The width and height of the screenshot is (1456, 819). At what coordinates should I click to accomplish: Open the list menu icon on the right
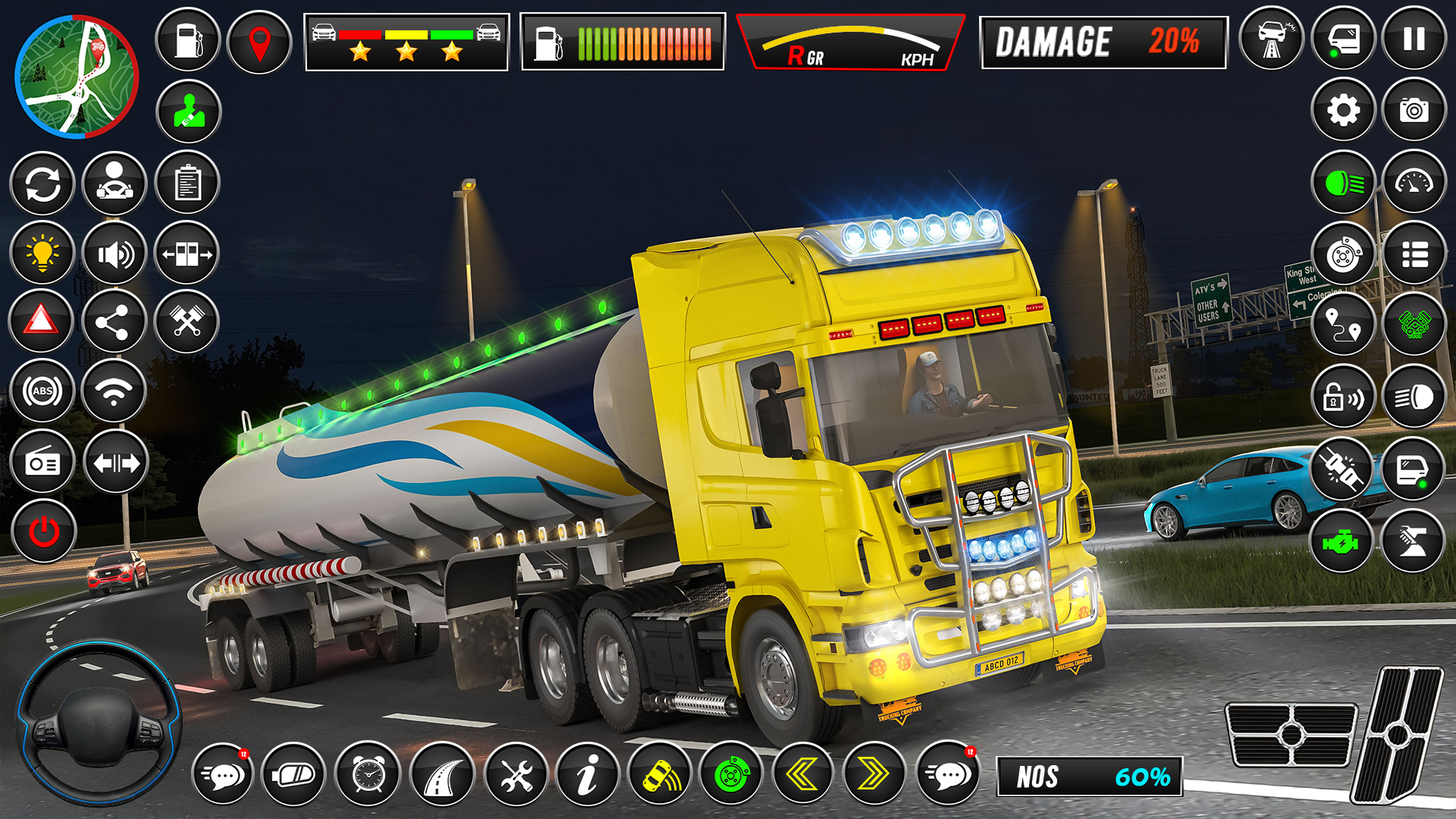coord(1415,254)
